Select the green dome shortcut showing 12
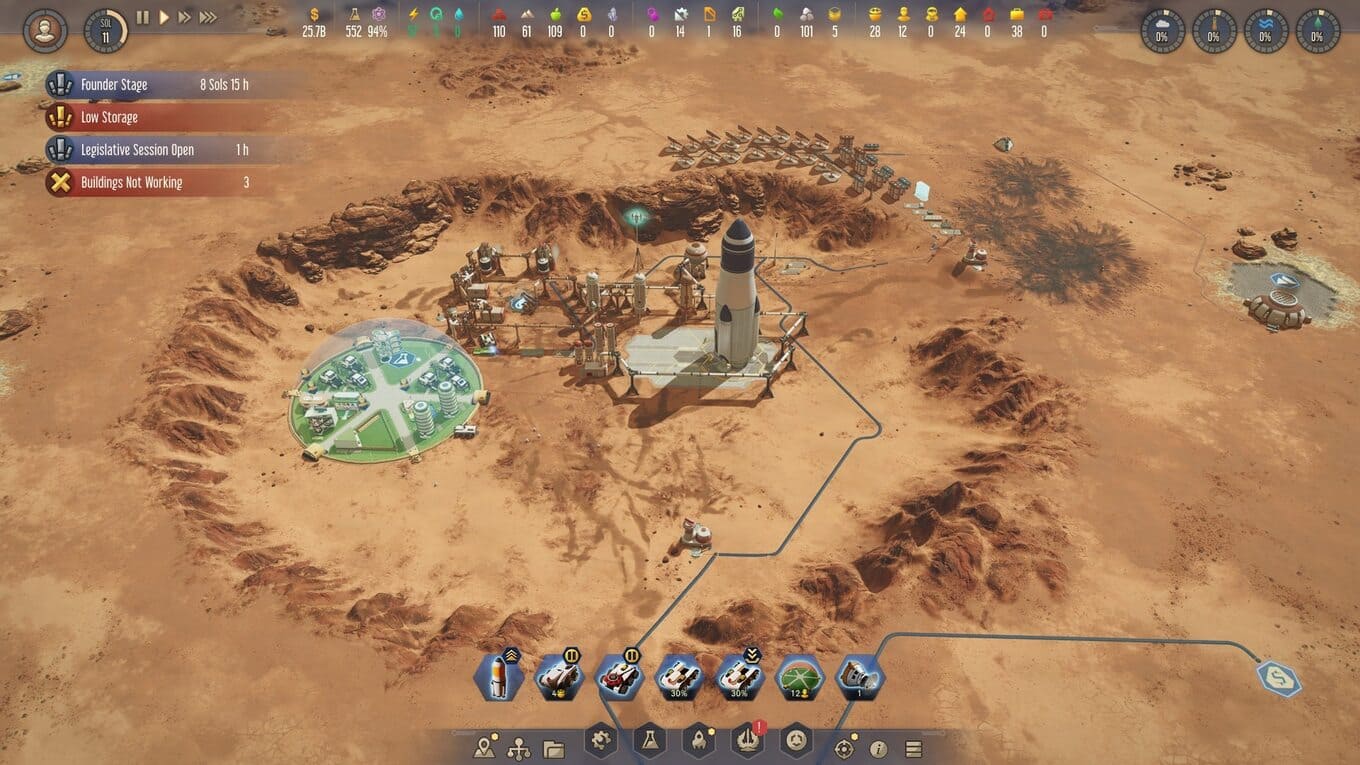This screenshot has width=1360, height=765. click(x=799, y=677)
